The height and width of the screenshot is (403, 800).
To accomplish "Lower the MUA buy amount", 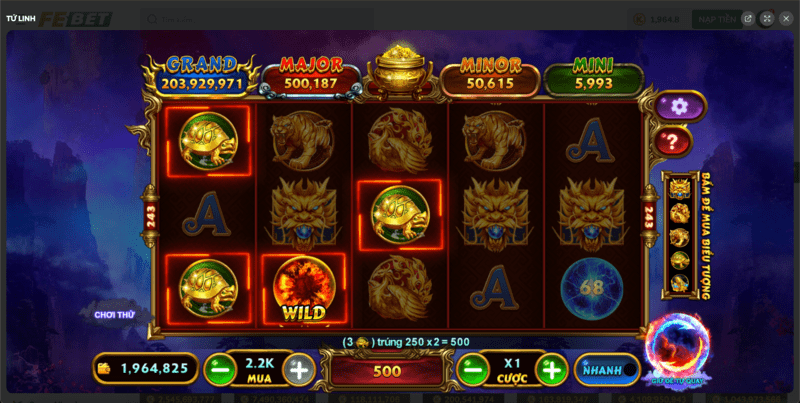I will pyautogui.click(x=219, y=369).
